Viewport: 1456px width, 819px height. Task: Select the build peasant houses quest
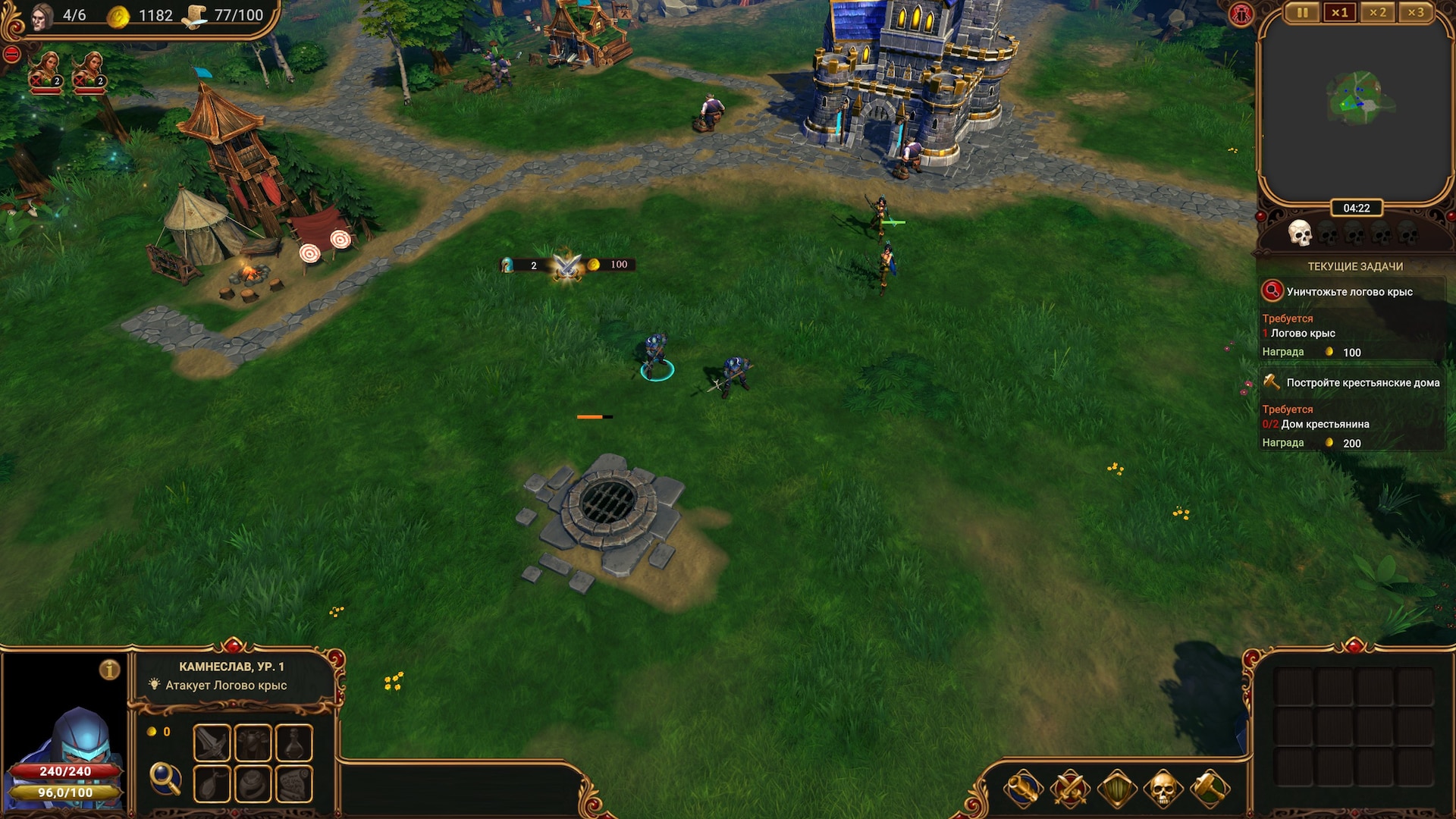[1362, 383]
